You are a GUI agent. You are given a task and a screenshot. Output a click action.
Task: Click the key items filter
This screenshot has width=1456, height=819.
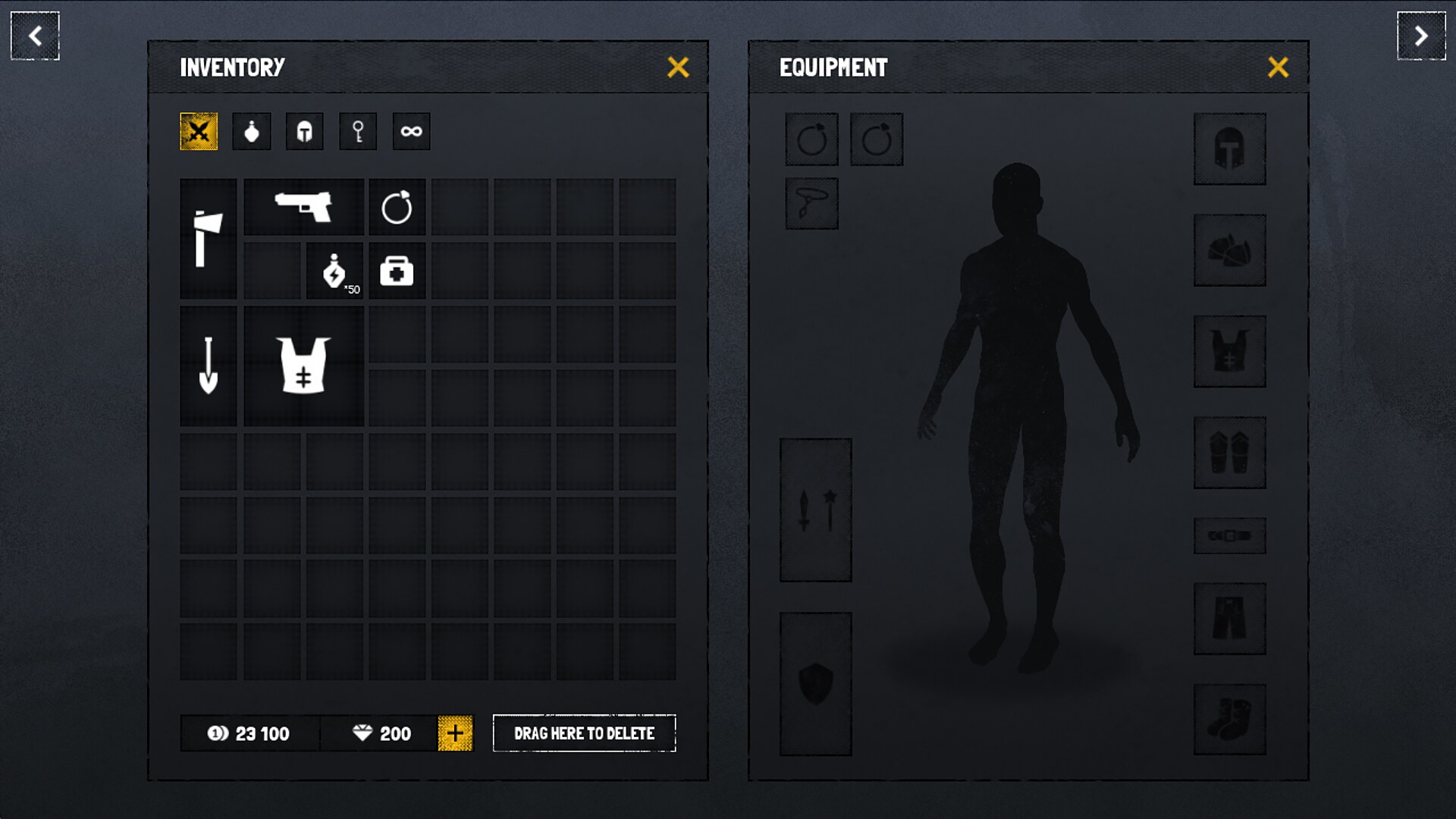coord(358,130)
